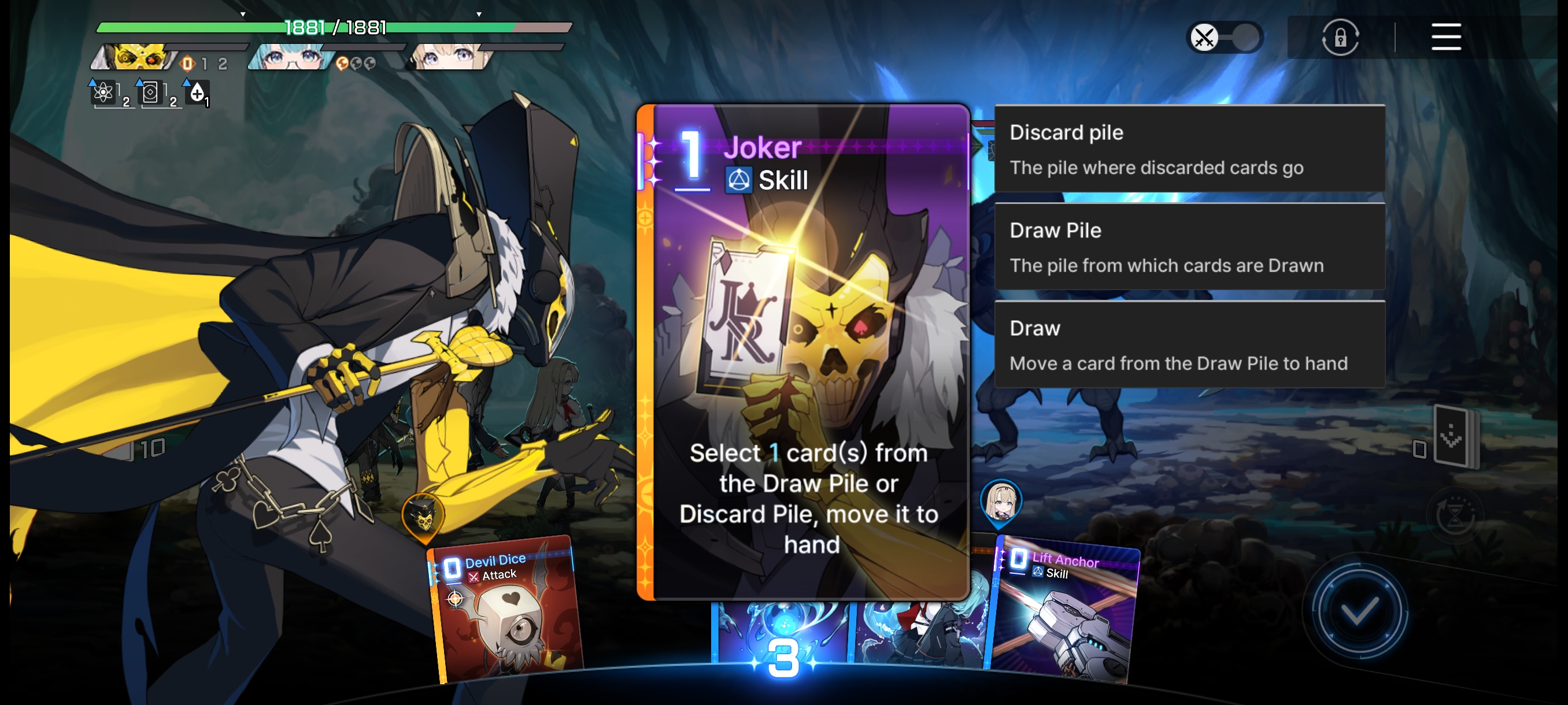
Task: Confirm with the blue checkmark button
Action: 1359,611
